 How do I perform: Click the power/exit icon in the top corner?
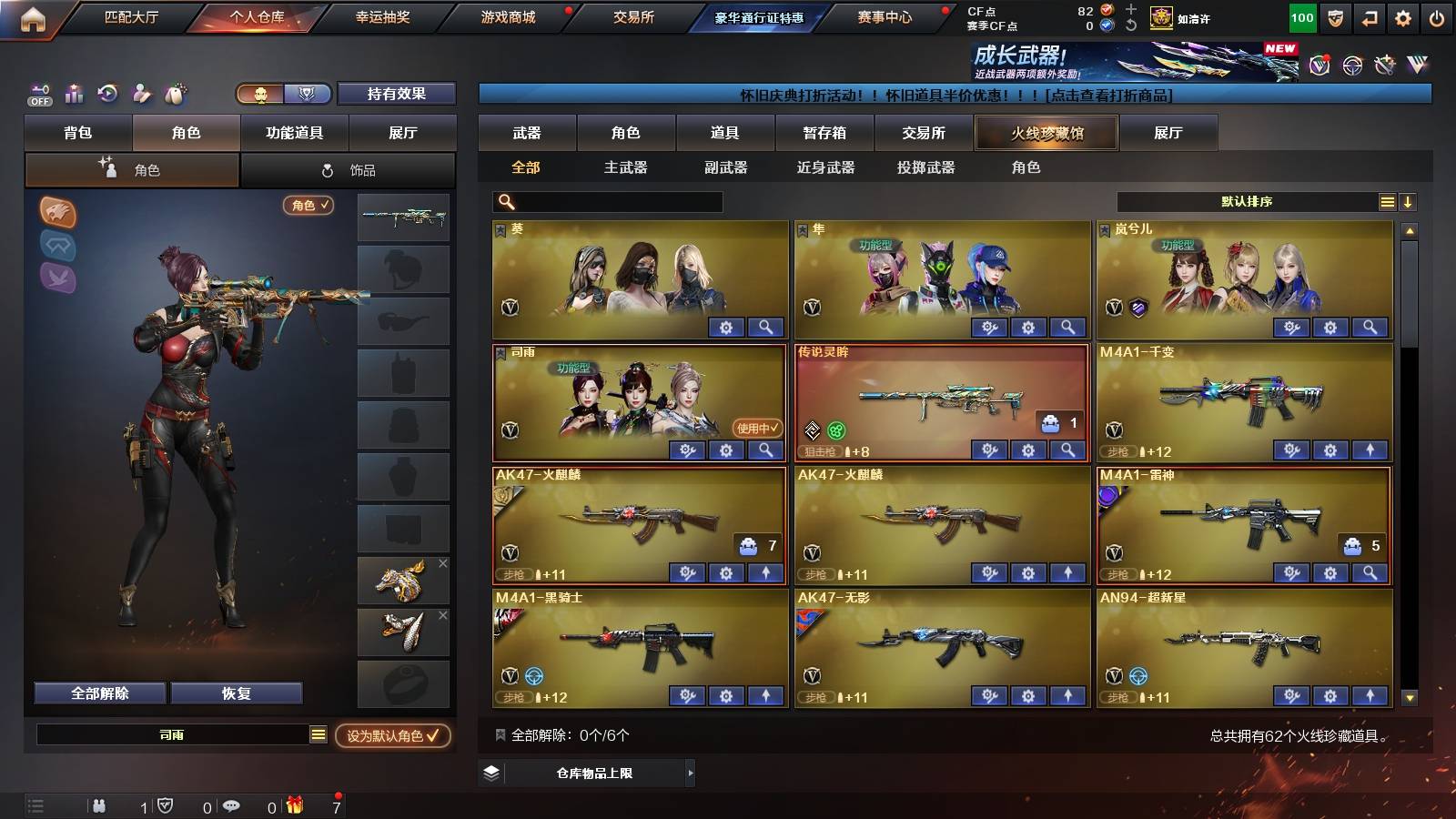pos(1436,18)
